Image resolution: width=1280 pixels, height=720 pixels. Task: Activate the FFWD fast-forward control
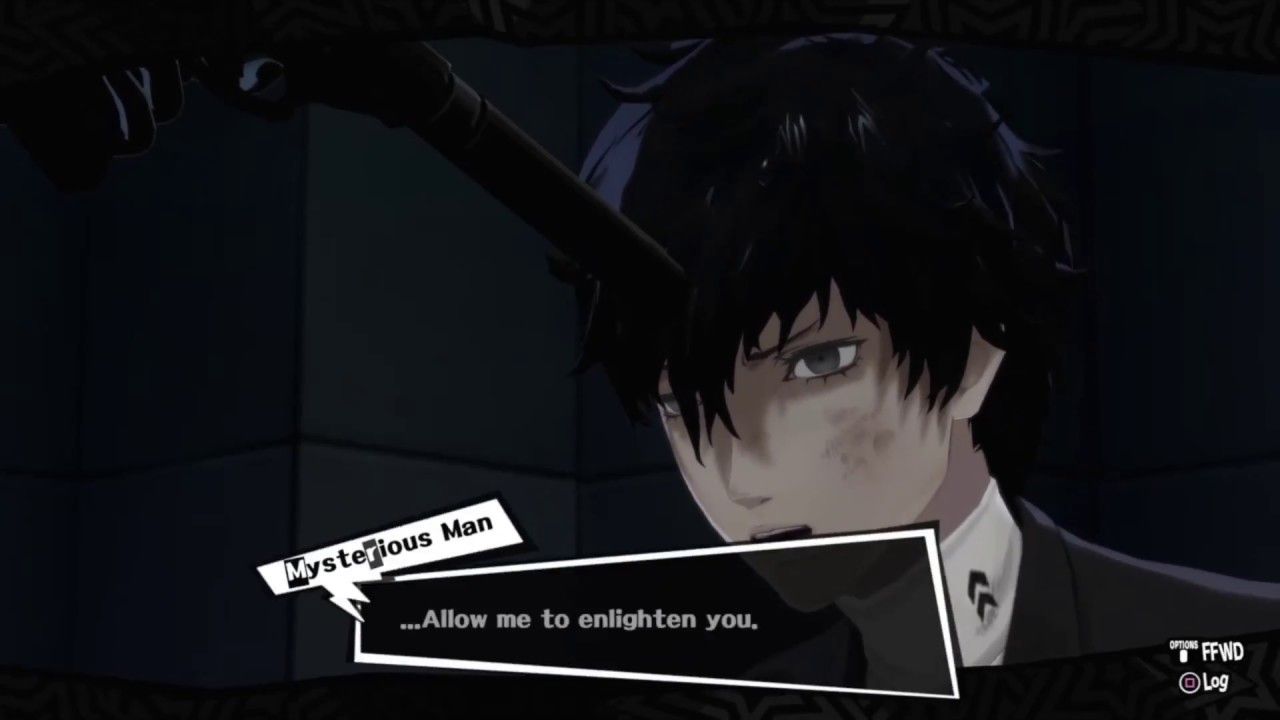point(1222,651)
